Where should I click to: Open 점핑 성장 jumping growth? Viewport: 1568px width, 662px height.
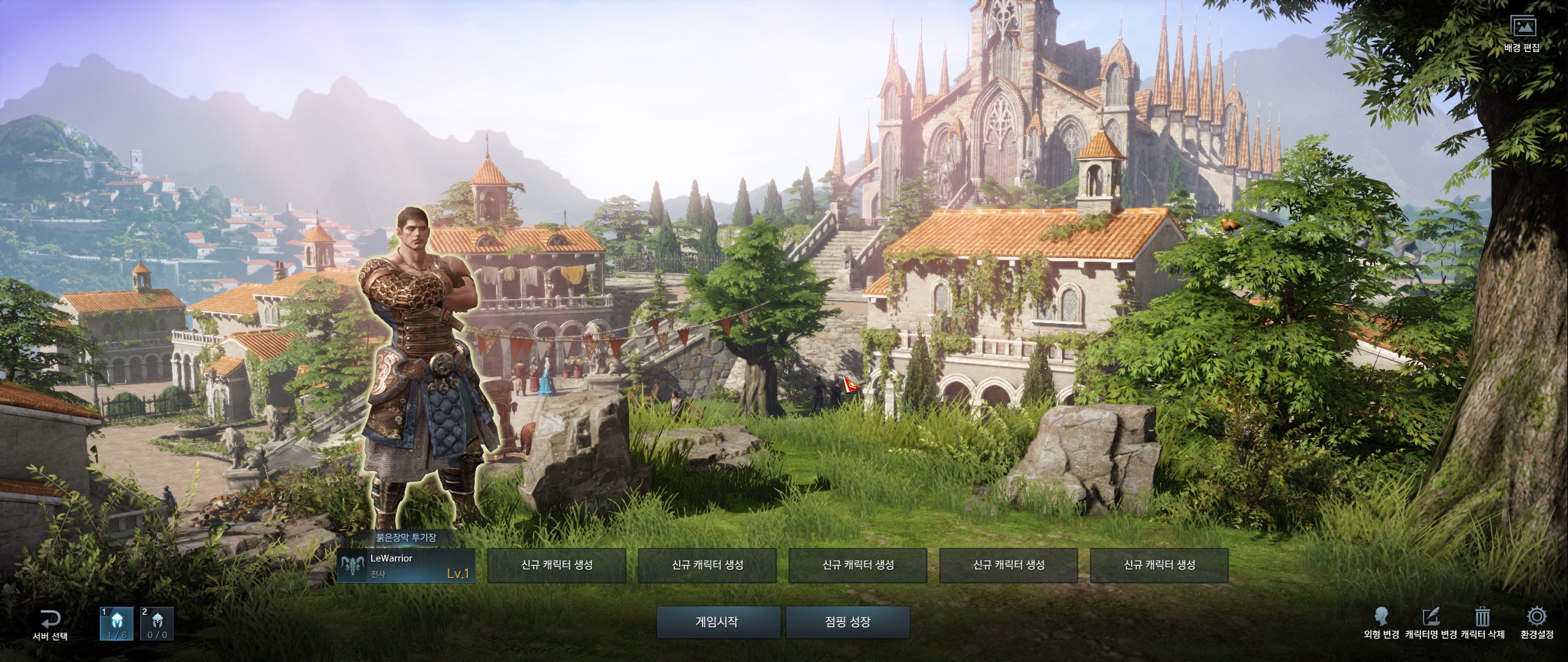pos(848,623)
